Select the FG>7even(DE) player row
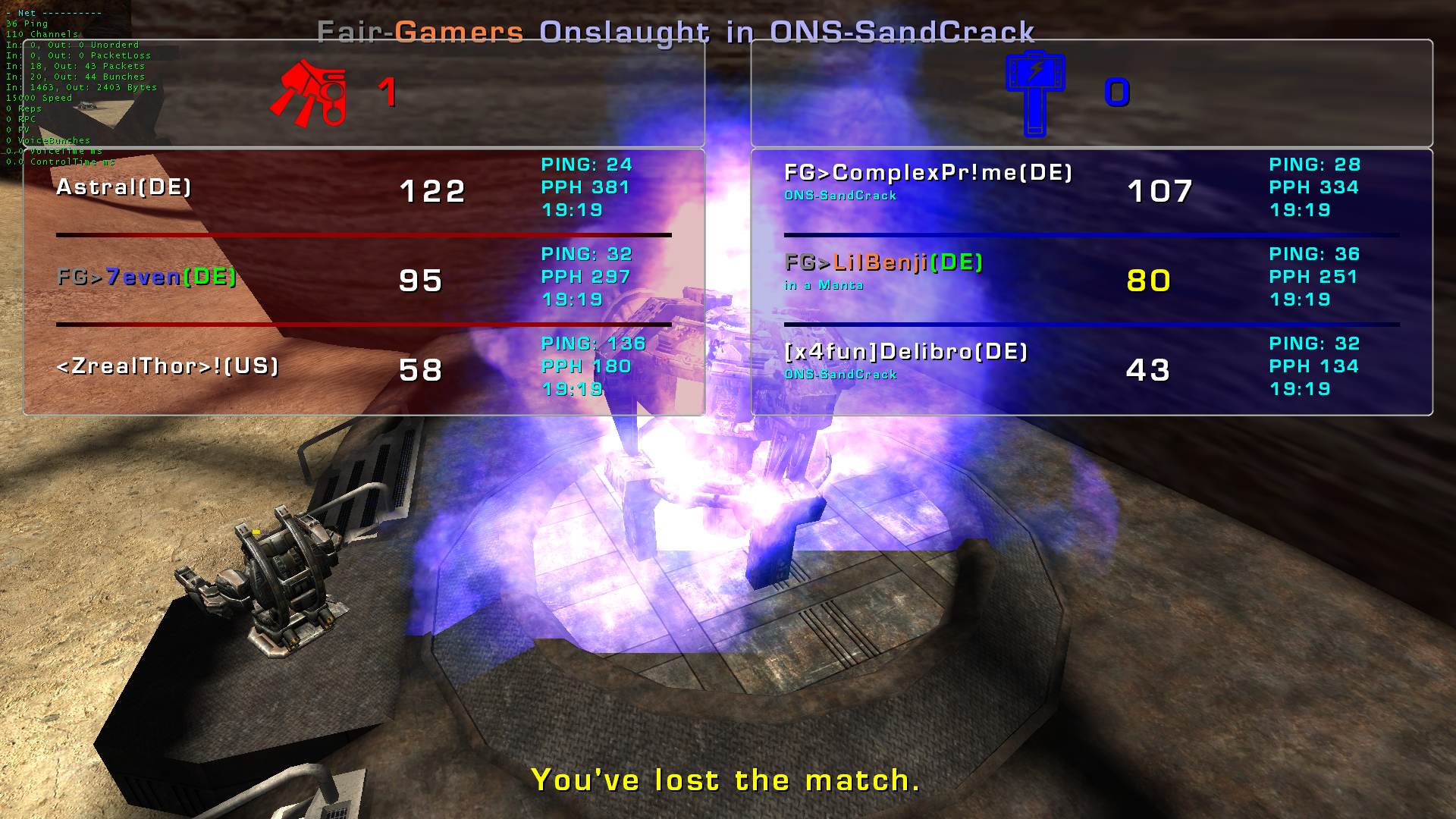 [147, 277]
